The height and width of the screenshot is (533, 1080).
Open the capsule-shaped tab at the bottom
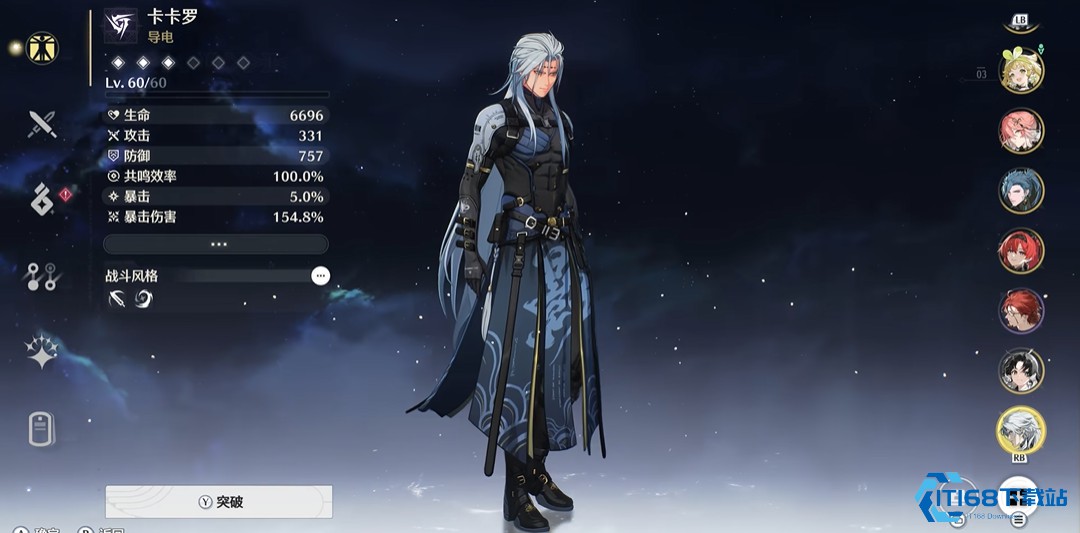(42, 429)
